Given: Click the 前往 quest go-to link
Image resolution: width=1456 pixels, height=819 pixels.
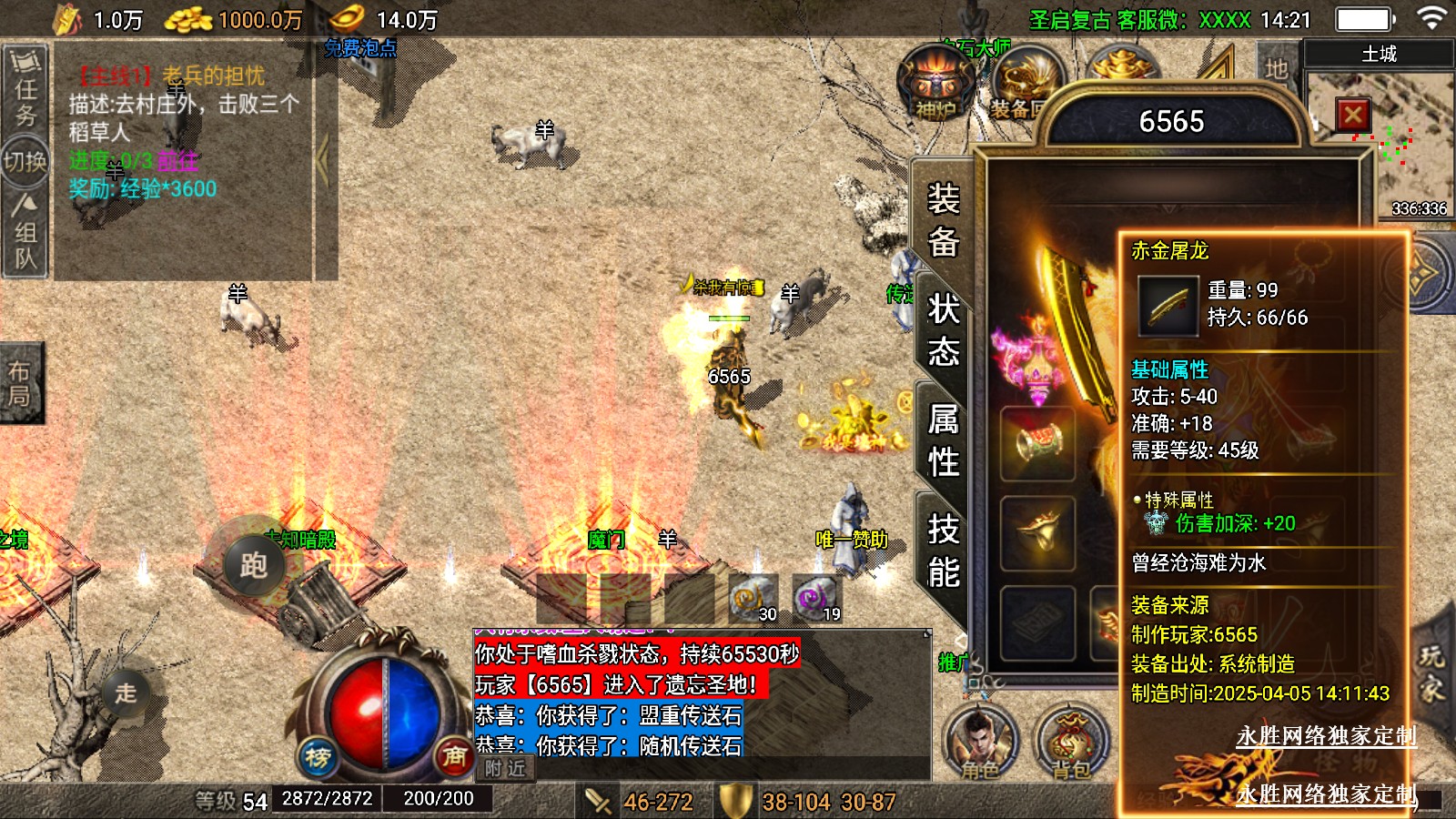Looking at the screenshot, I should tap(177, 161).
